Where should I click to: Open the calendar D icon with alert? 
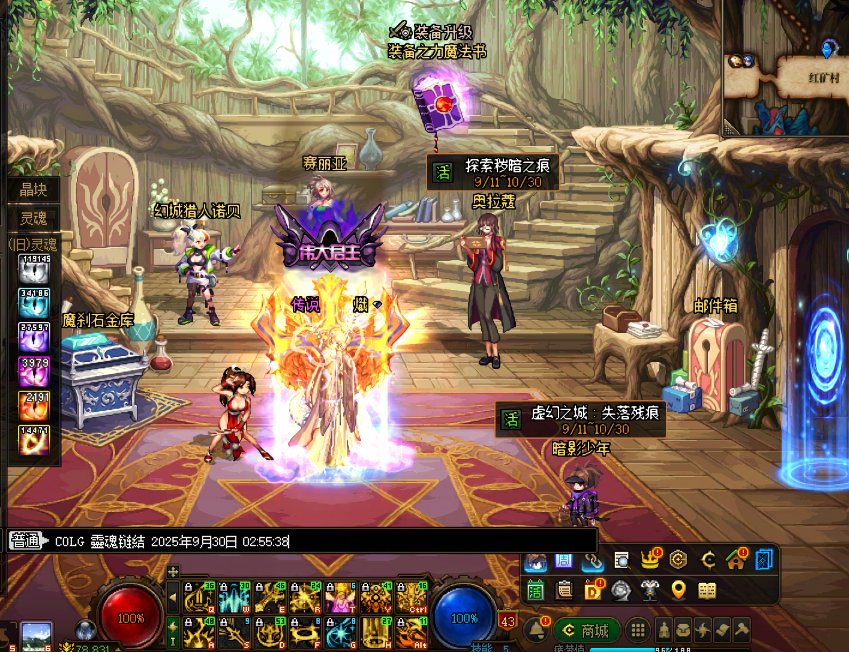click(x=592, y=590)
